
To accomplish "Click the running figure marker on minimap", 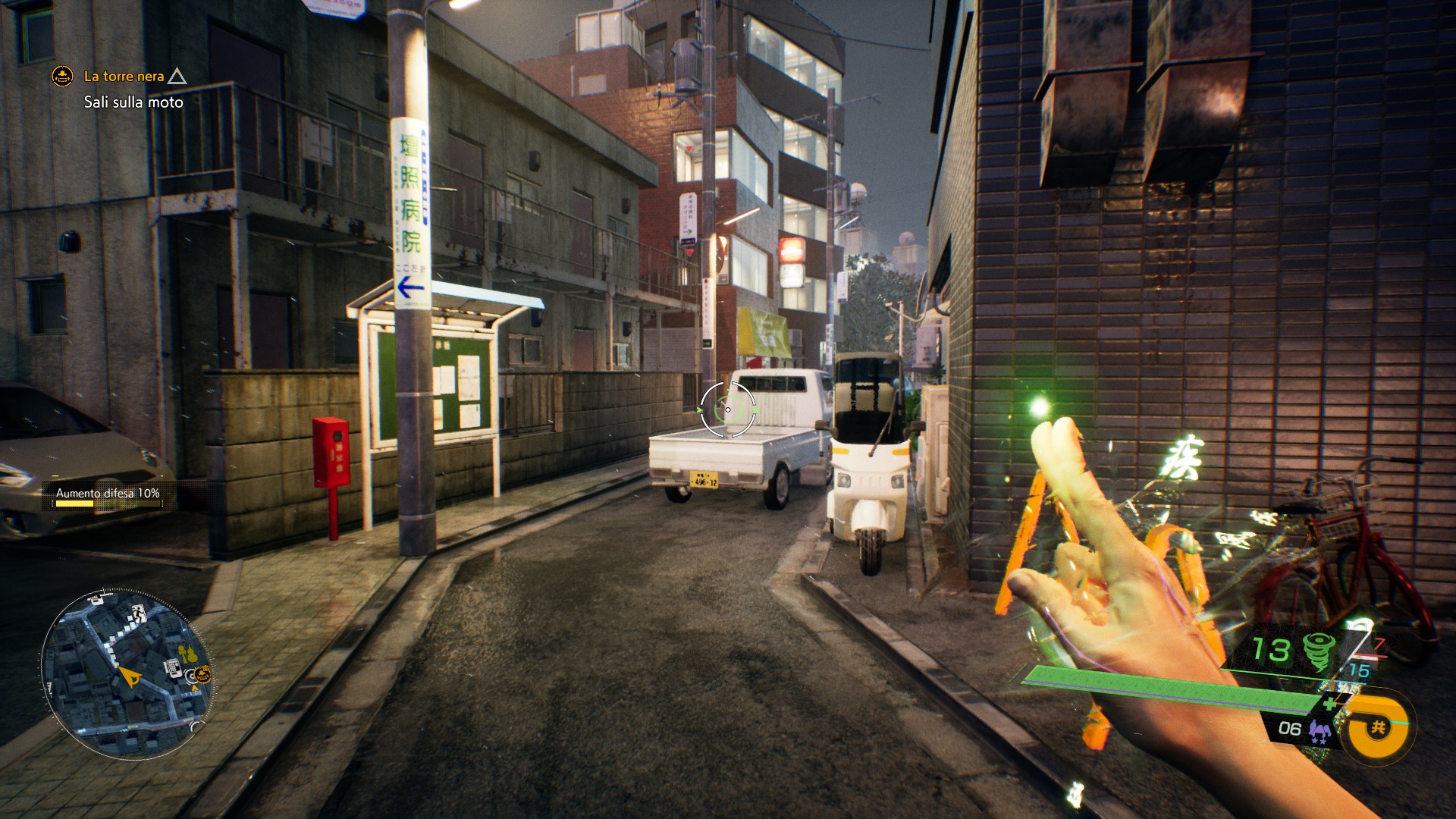I will pyautogui.click(x=139, y=613).
